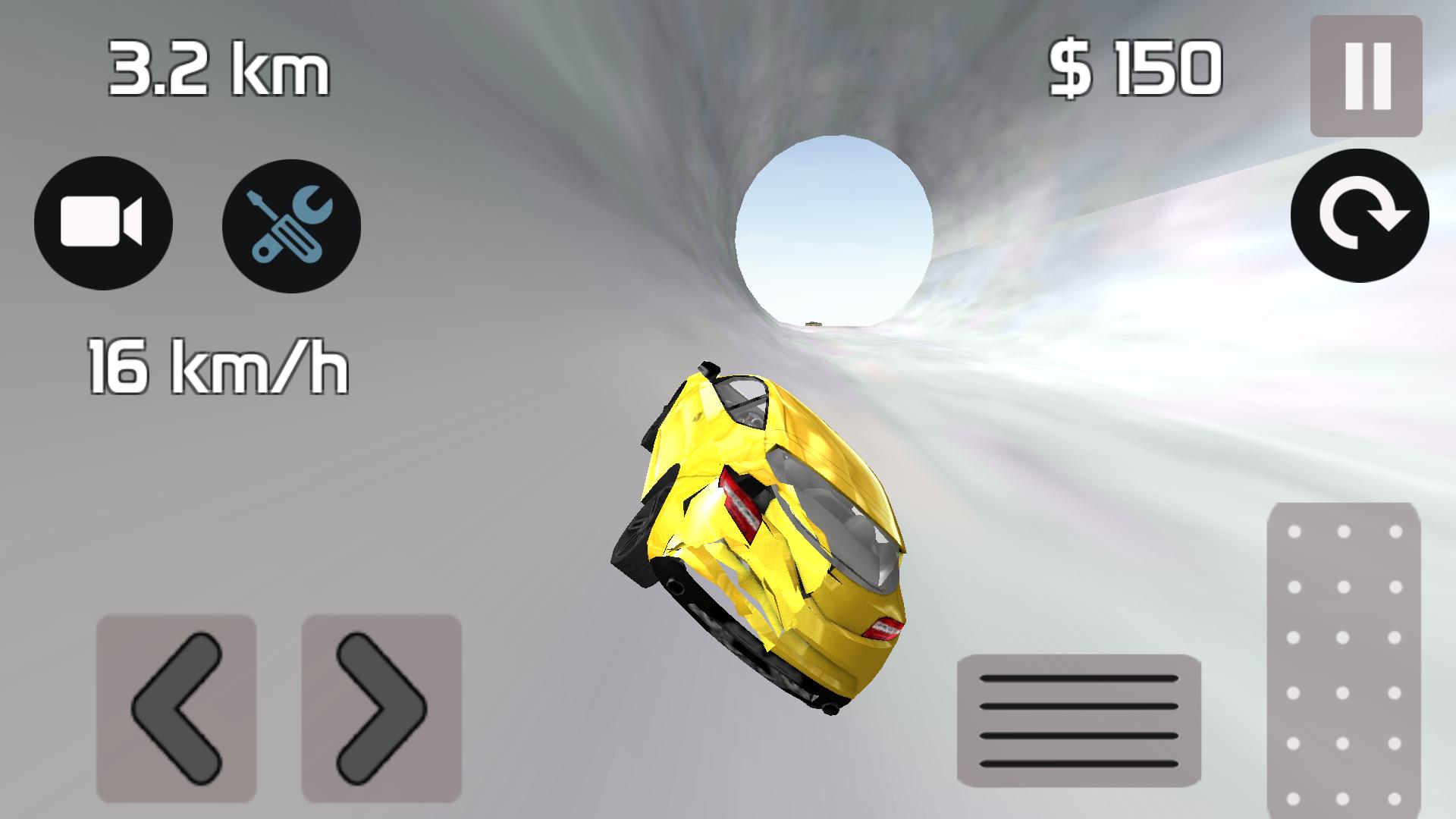Tap the video camera button
The height and width of the screenshot is (819, 1456).
tap(104, 225)
